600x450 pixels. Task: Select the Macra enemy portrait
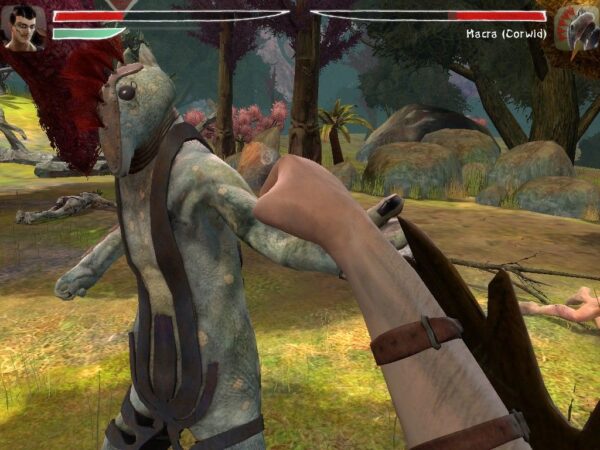click(x=578, y=28)
